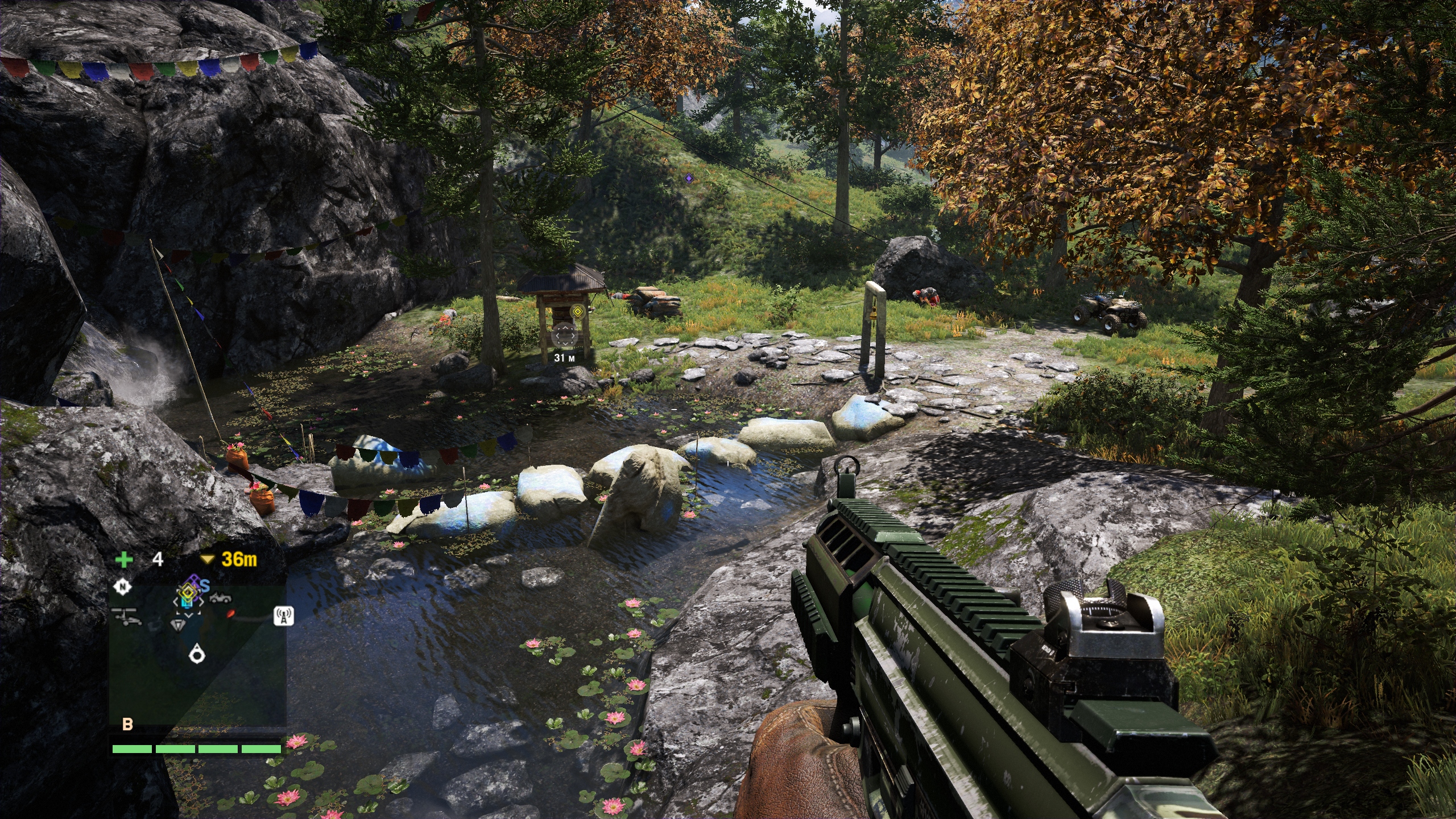Click the north compass indicator on the minimap
Viewport: 1456px width, 819px height.
[x=122, y=586]
